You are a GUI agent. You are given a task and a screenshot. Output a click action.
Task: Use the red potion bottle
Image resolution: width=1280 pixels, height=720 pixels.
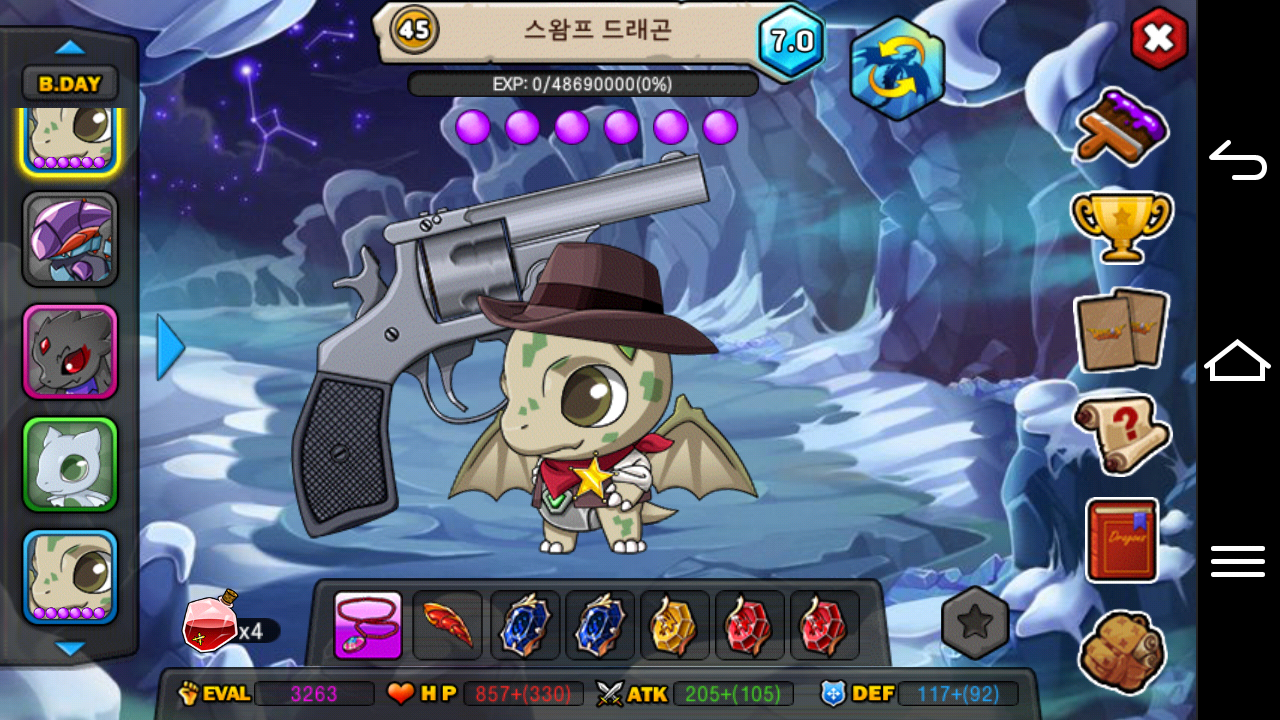pos(210,622)
